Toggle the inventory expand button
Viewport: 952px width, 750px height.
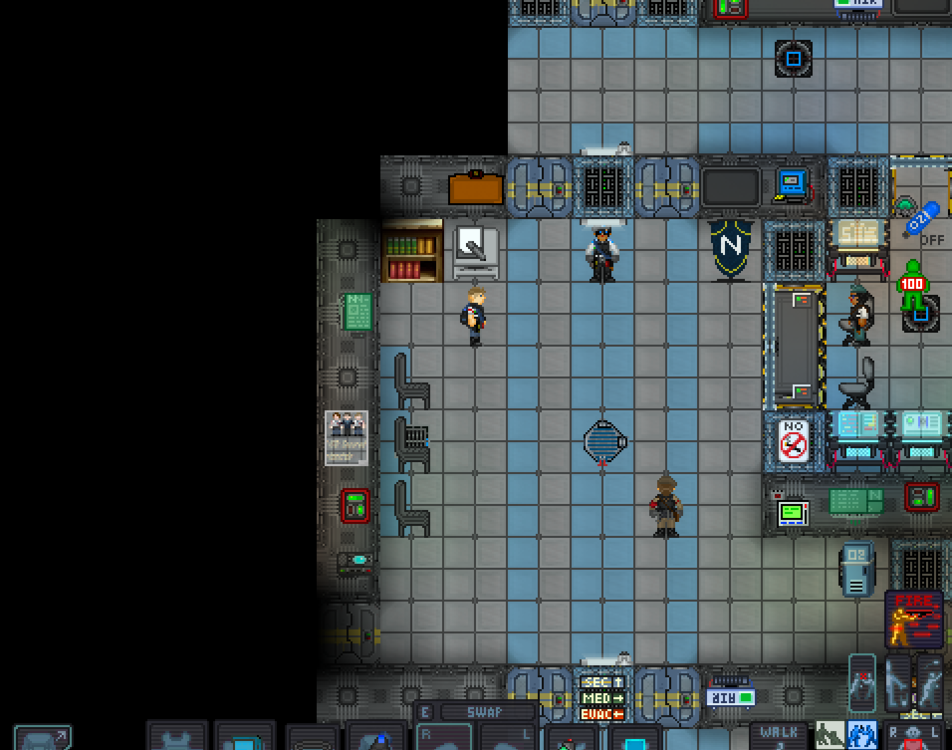point(42,739)
